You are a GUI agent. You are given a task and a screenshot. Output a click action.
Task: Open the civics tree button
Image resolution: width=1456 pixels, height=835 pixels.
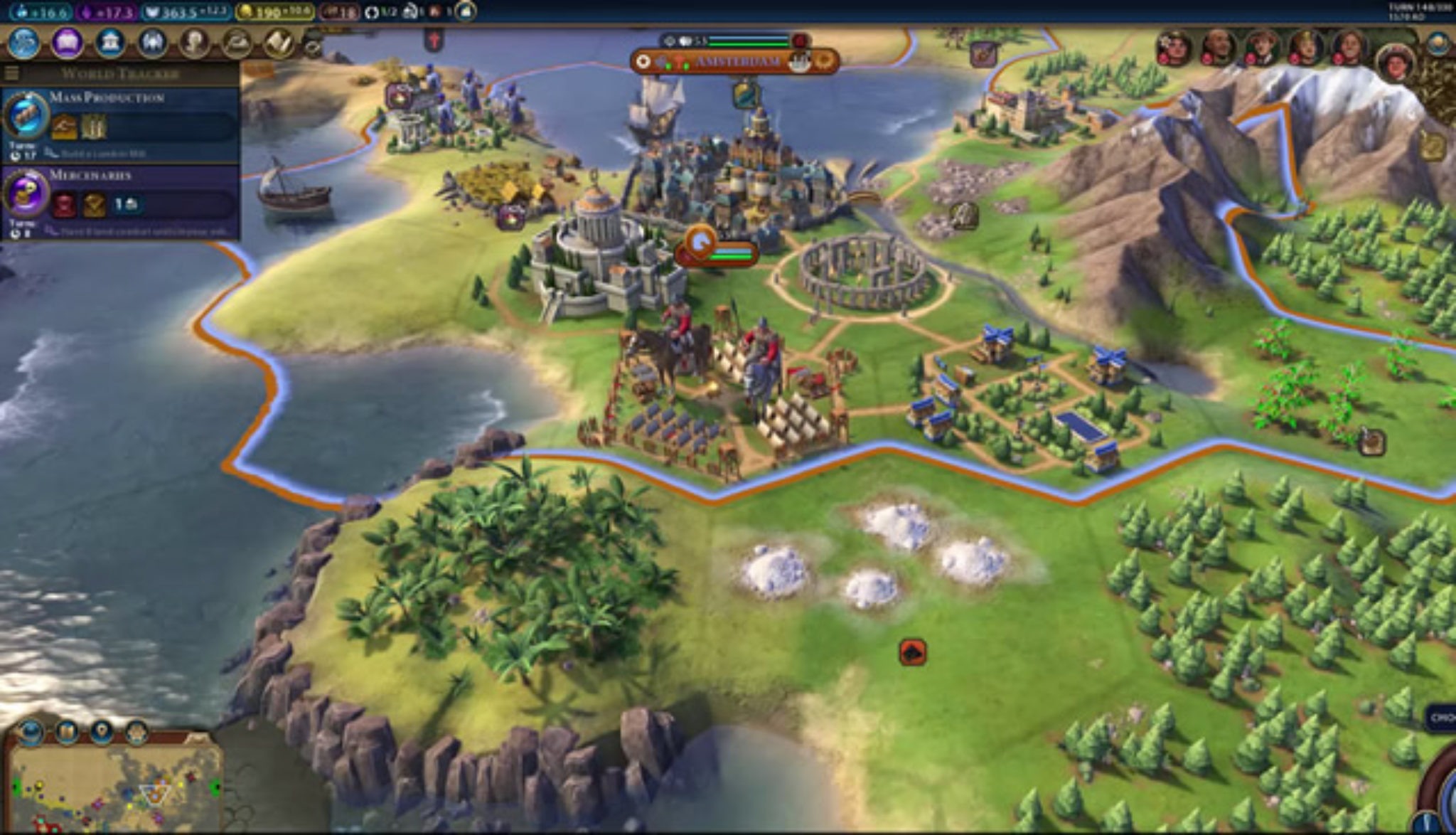[67, 43]
